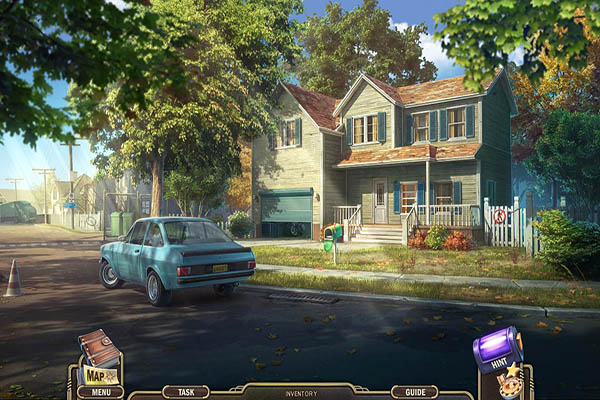
Task: Open the Map
Action: [x=99, y=375]
